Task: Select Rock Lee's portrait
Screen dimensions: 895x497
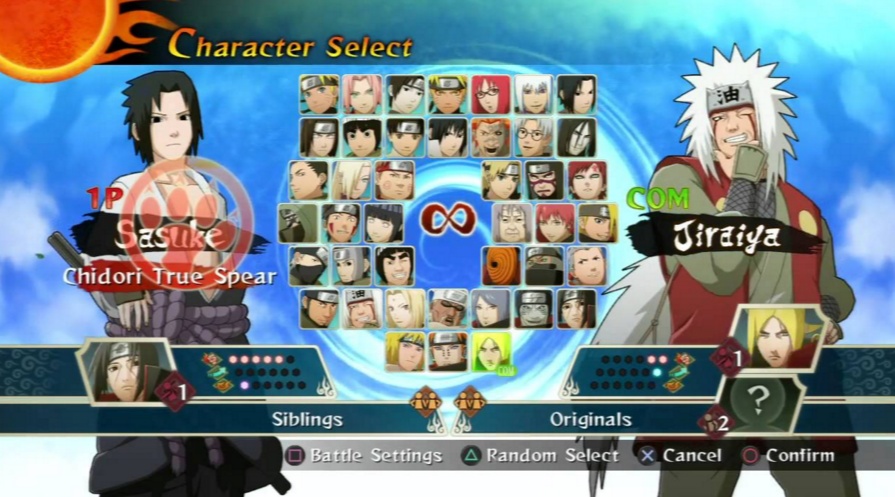Action: click(362, 137)
